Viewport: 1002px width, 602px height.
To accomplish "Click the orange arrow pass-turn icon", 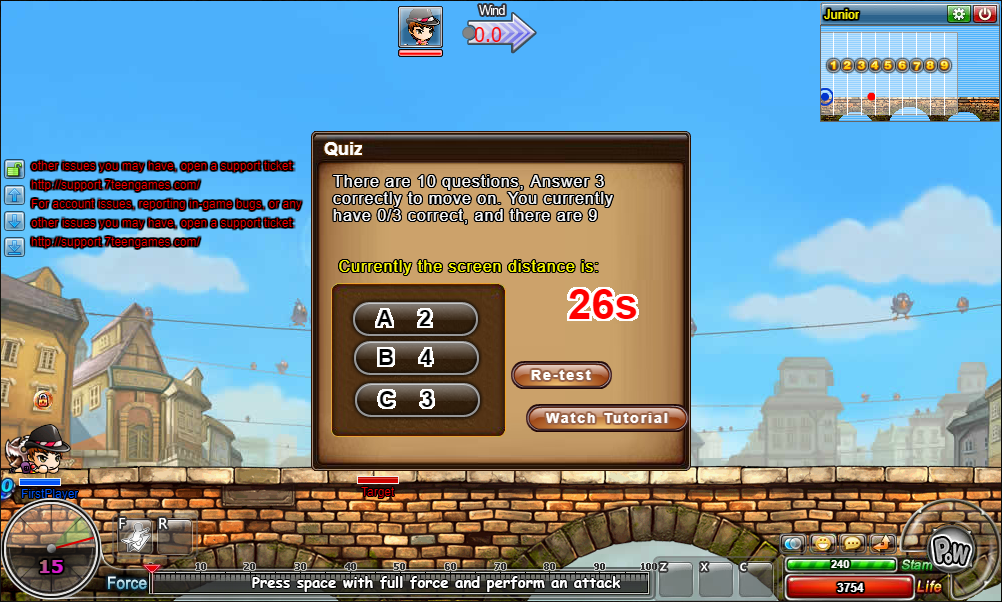I will pyautogui.click(x=882, y=544).
